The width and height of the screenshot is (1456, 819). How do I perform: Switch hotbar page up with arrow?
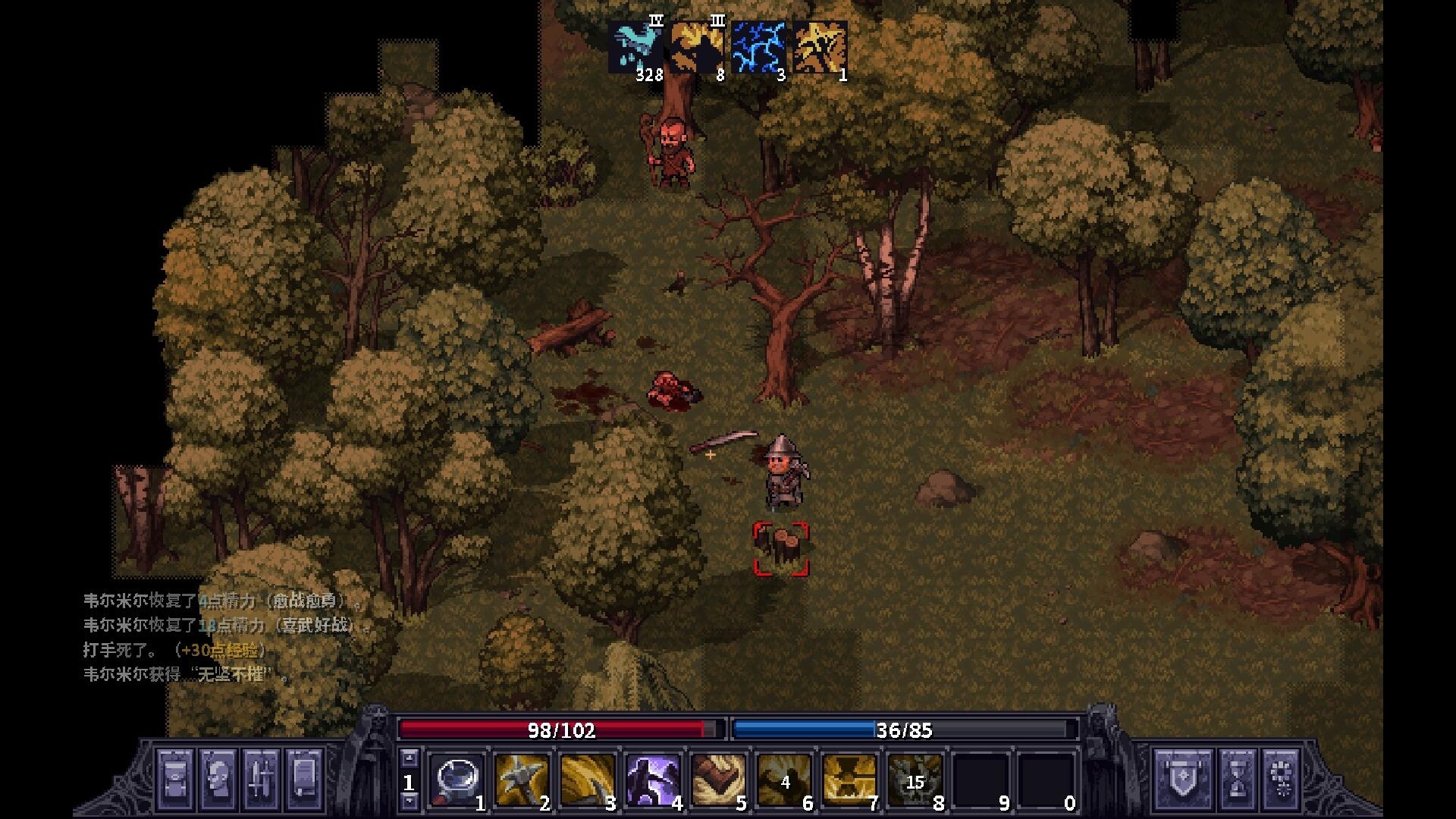point(409,758)
